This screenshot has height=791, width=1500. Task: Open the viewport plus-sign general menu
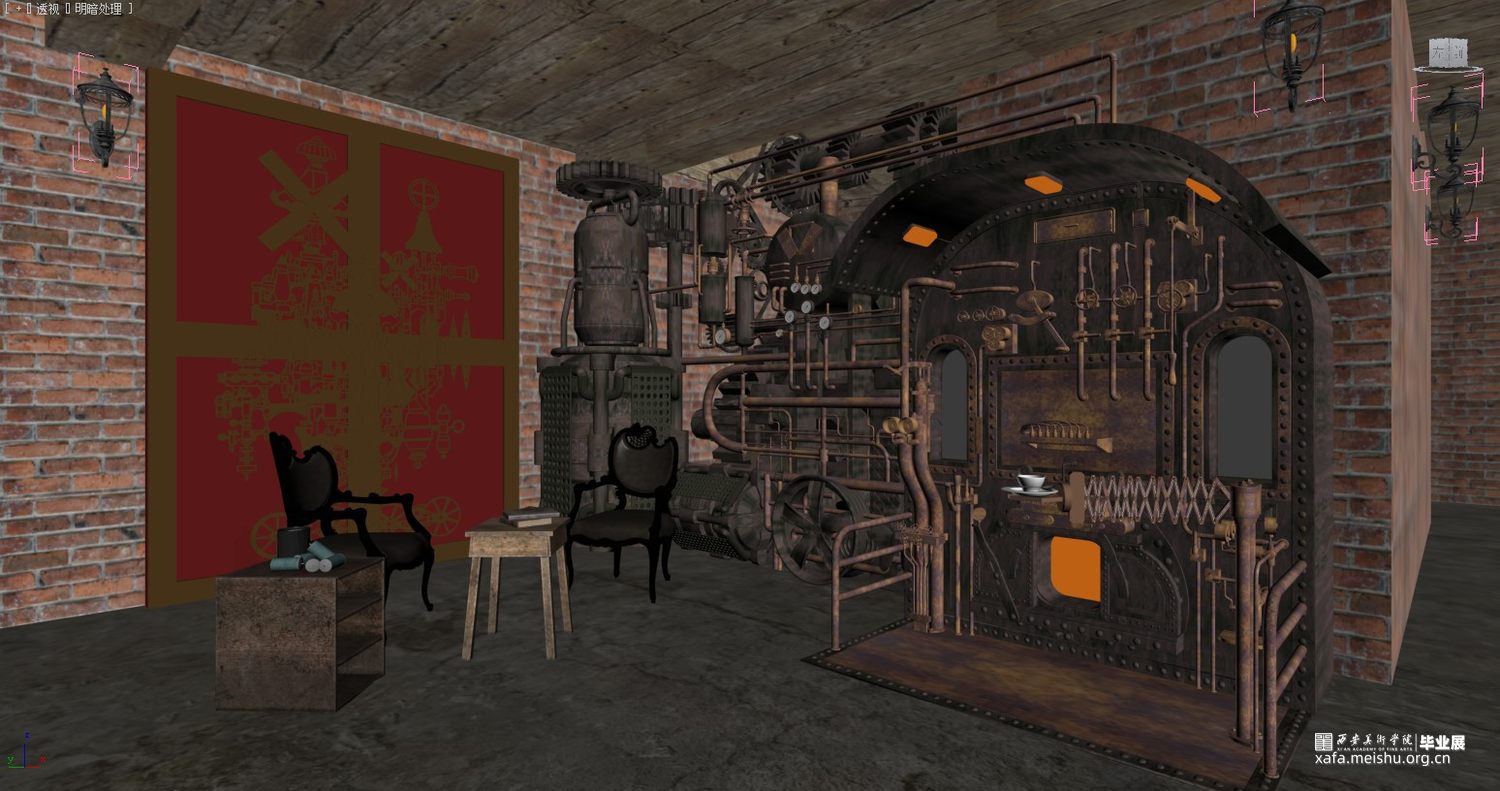(16, 9)
